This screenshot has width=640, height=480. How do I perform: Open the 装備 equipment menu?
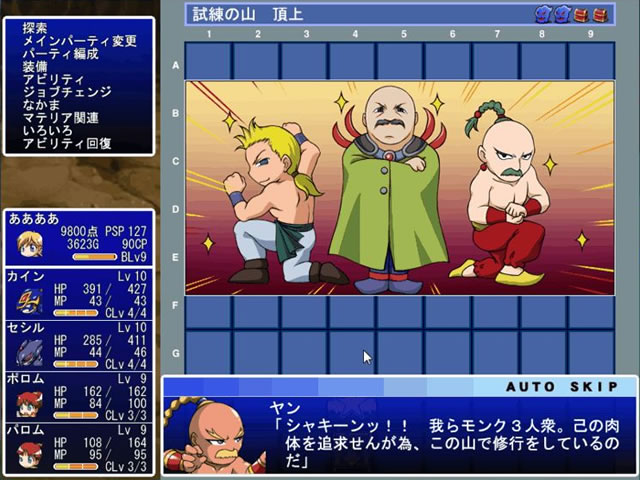[35, 67]
